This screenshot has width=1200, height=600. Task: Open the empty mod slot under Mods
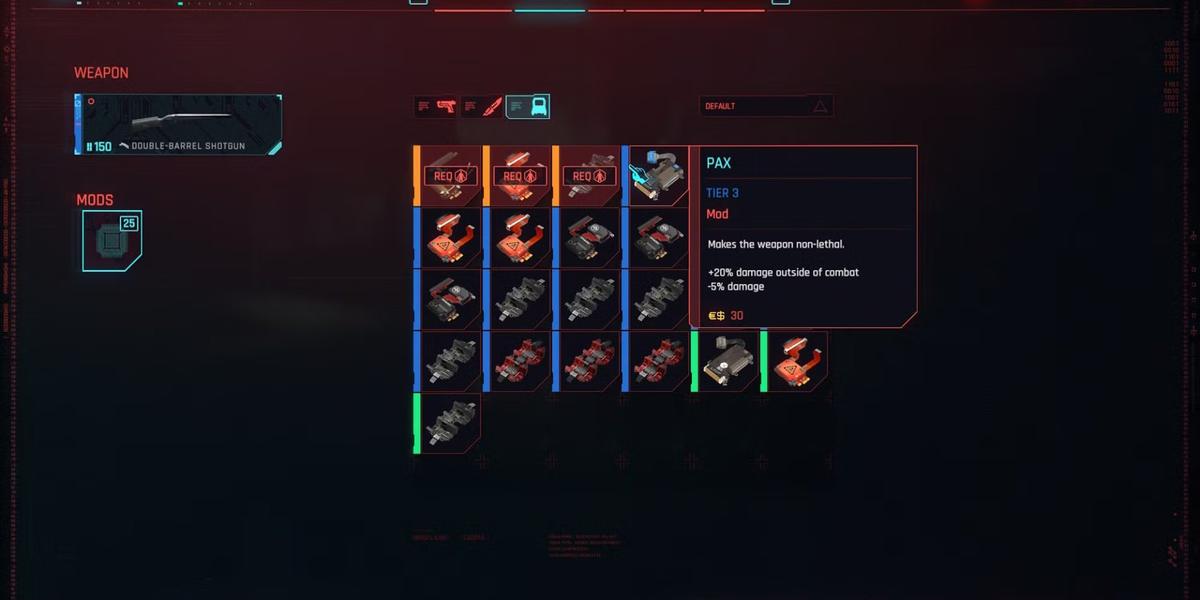pyautogui.click(x=110, y=241)
